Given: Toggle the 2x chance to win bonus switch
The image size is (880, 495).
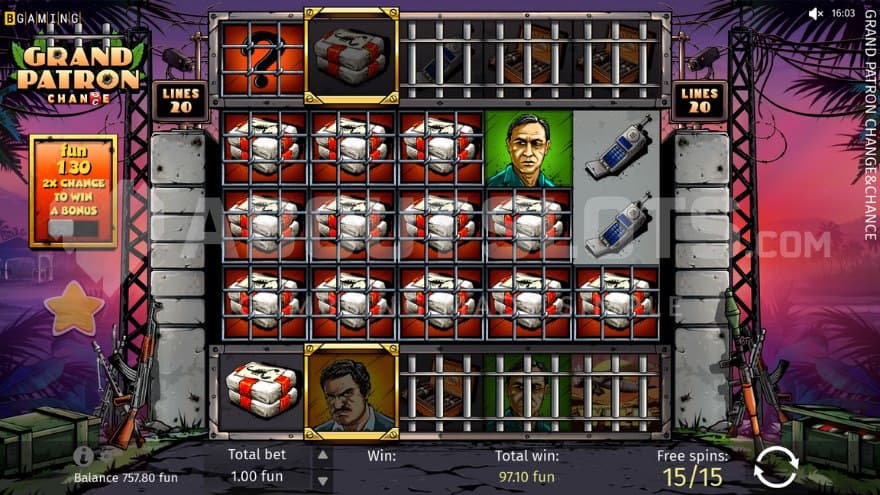Looking at the screenshot, I should 73,228.
